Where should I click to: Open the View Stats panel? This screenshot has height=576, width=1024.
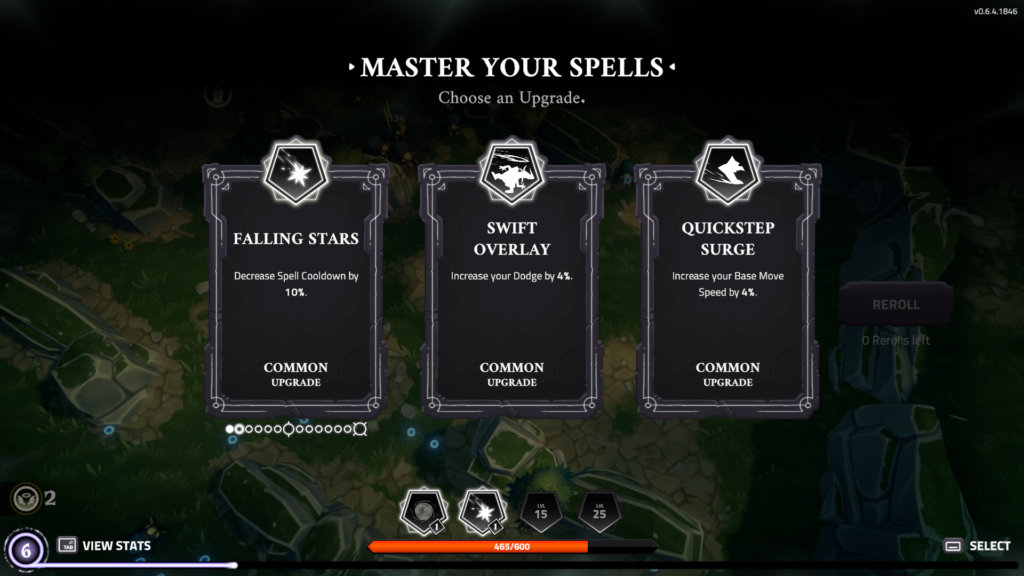(105, 545)
